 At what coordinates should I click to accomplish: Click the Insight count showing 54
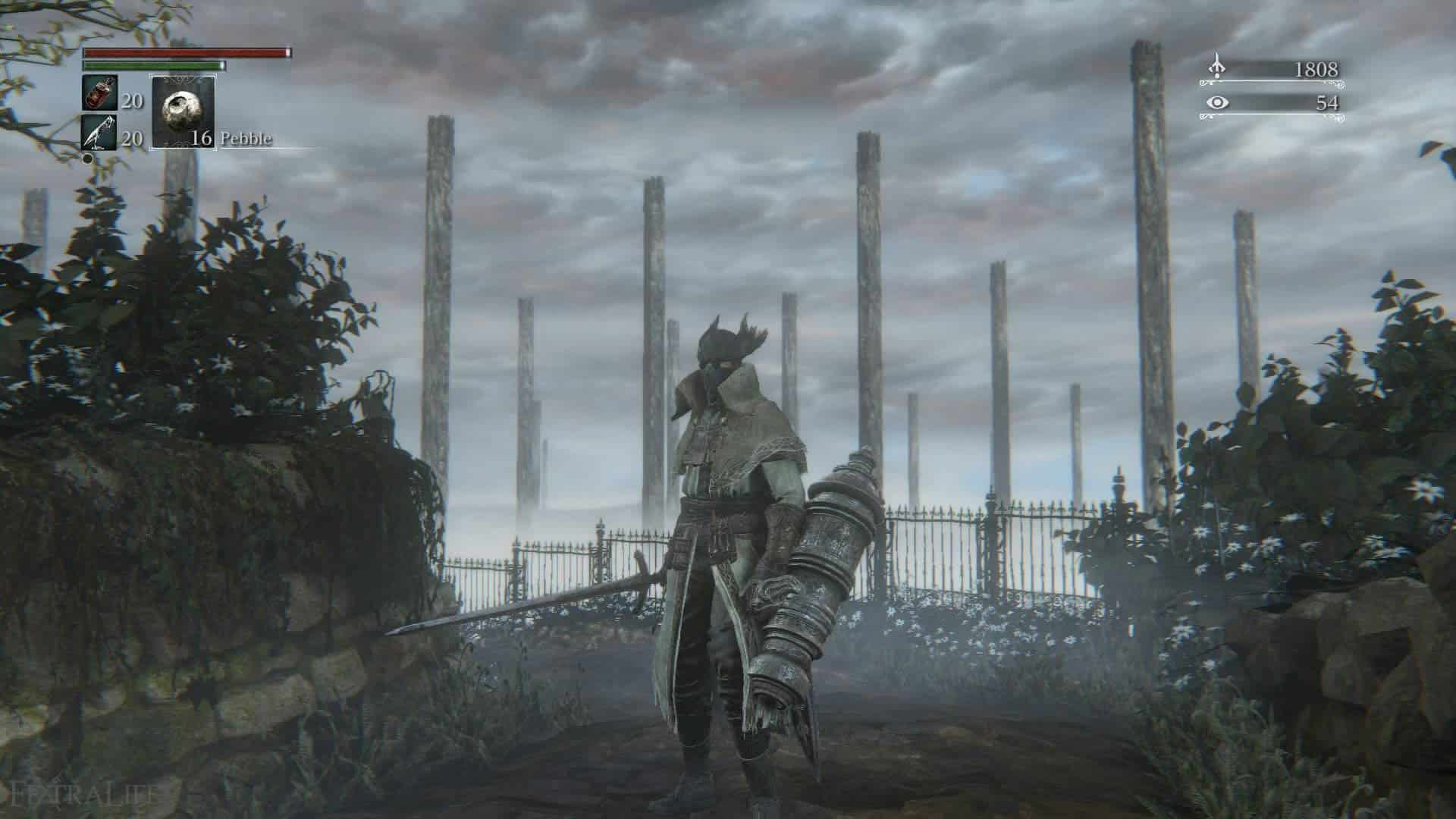click(1327, 102)
